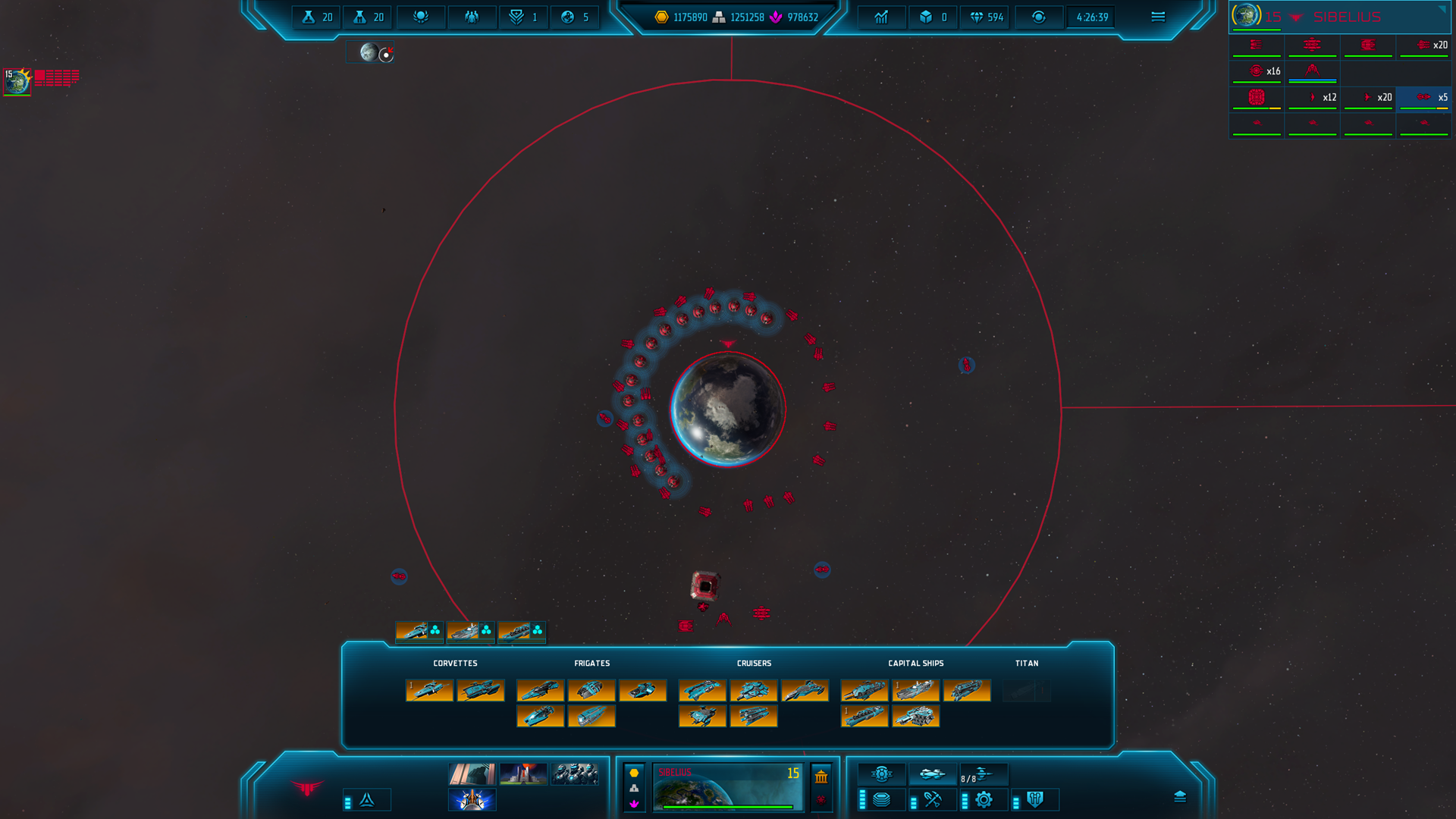Click the infantry squad portrait thumbnail
1456x819 pixels.
(x=575, y=774)
